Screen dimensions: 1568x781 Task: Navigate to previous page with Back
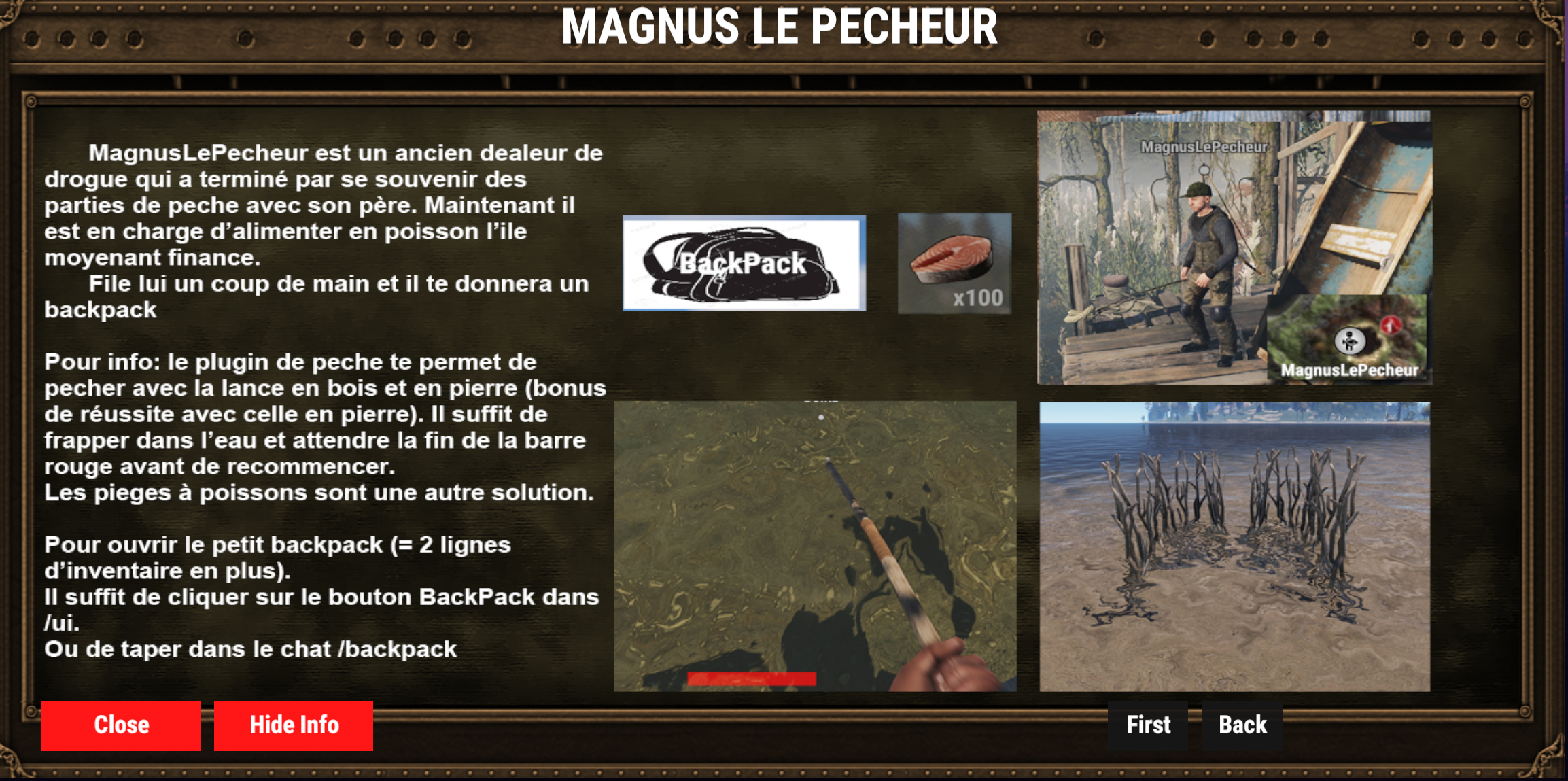[1242, 725]
